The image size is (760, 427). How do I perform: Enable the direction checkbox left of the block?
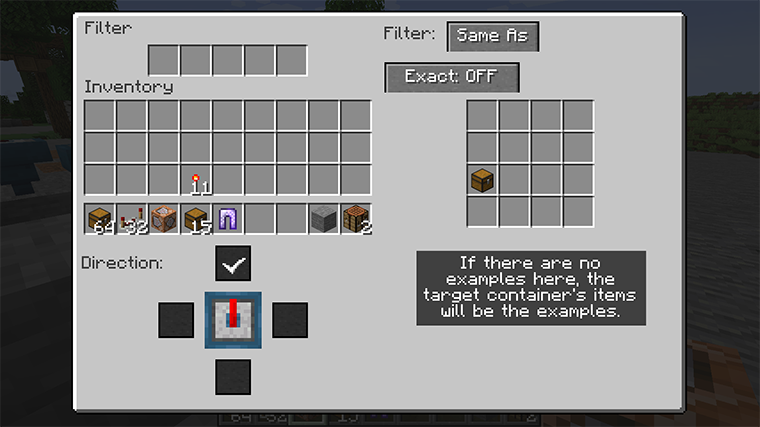coord(175,320)
